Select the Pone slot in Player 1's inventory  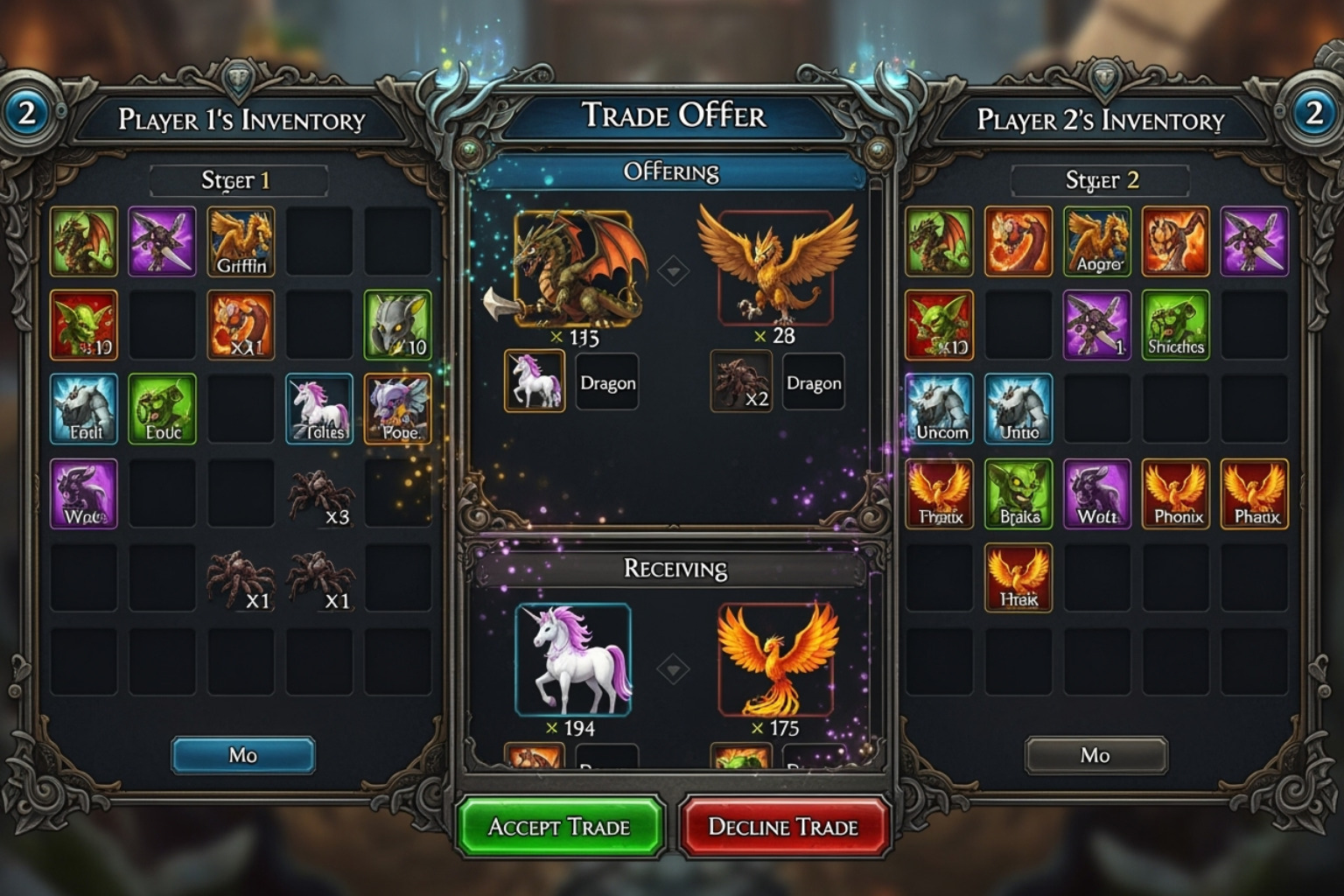click(397, 409)
